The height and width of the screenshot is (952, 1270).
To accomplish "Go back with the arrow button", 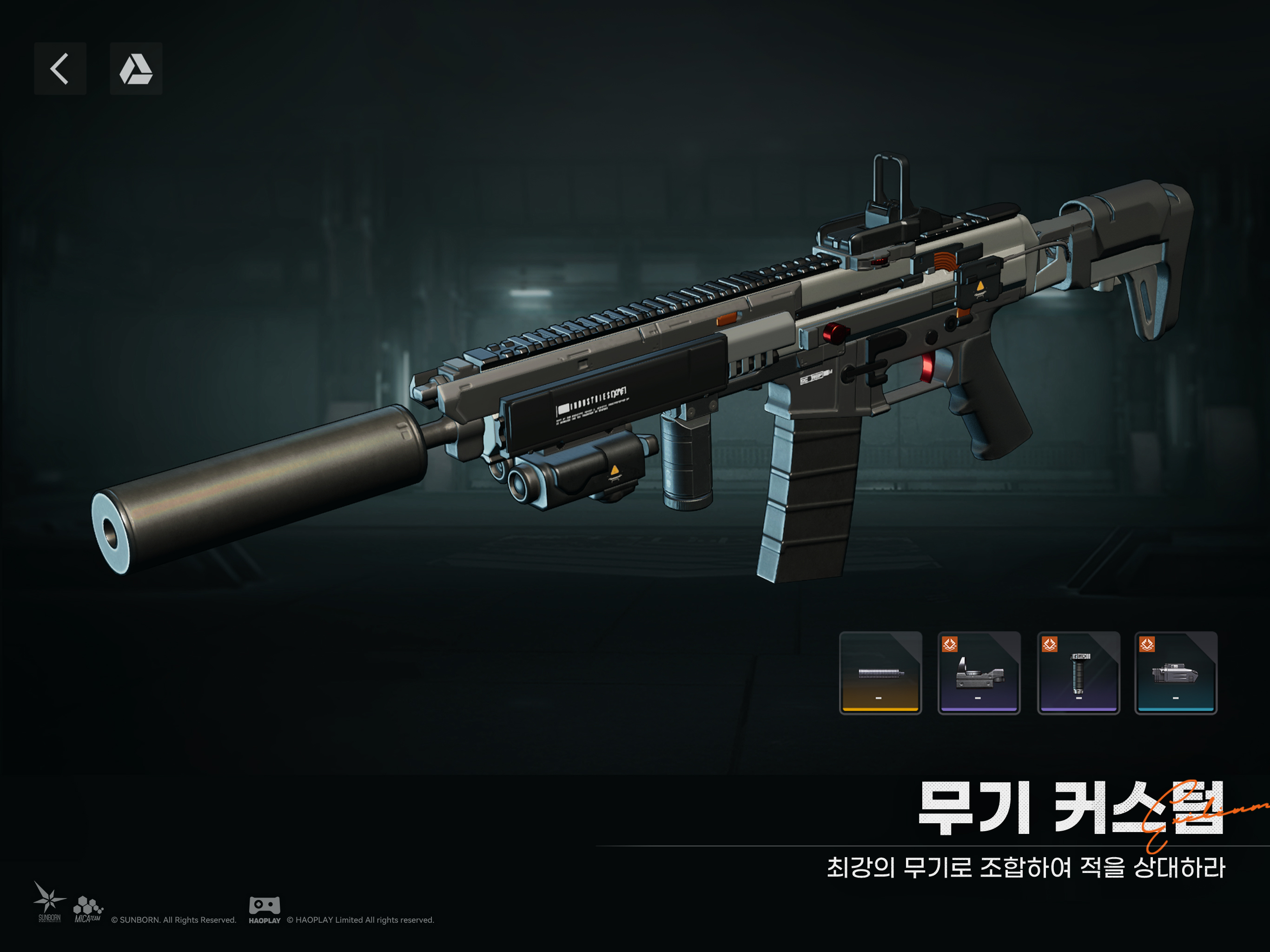I will pos(60,68).
